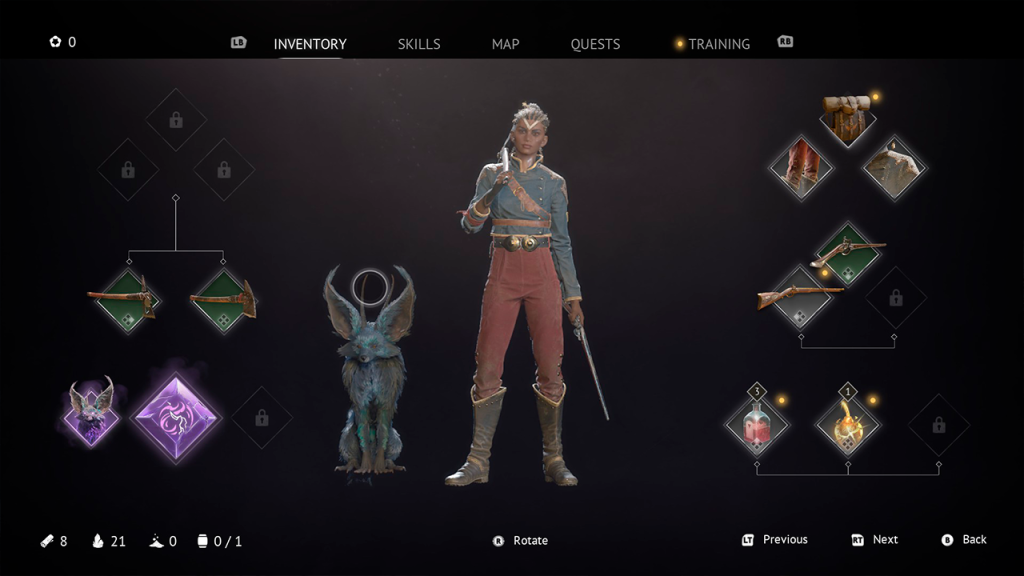
Task: Select the narrow-headed hatchet weapon slot
Action: (x=127, y=300)
